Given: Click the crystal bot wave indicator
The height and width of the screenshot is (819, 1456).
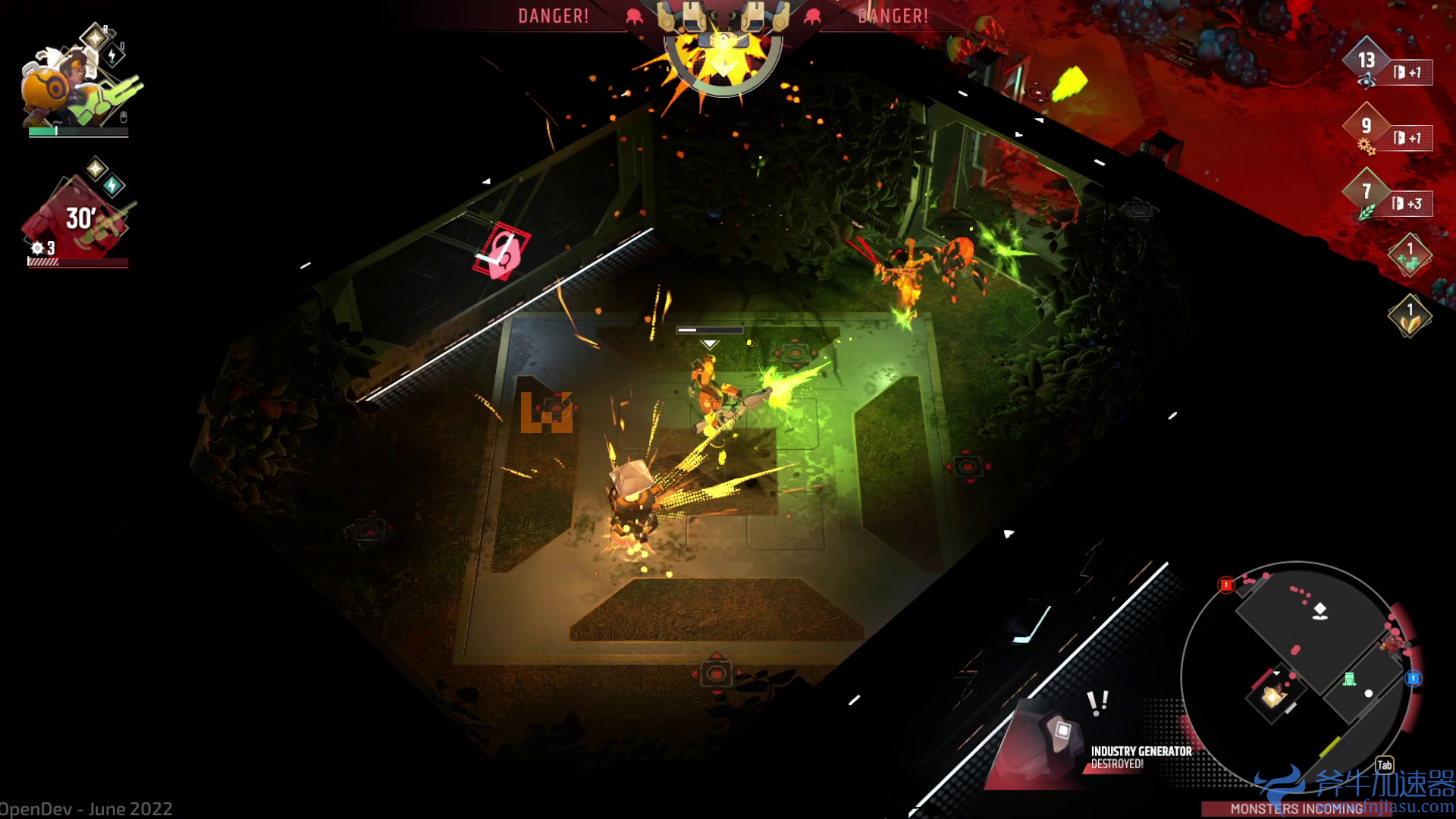Looking at the screenshot, I should click(723, 45).
